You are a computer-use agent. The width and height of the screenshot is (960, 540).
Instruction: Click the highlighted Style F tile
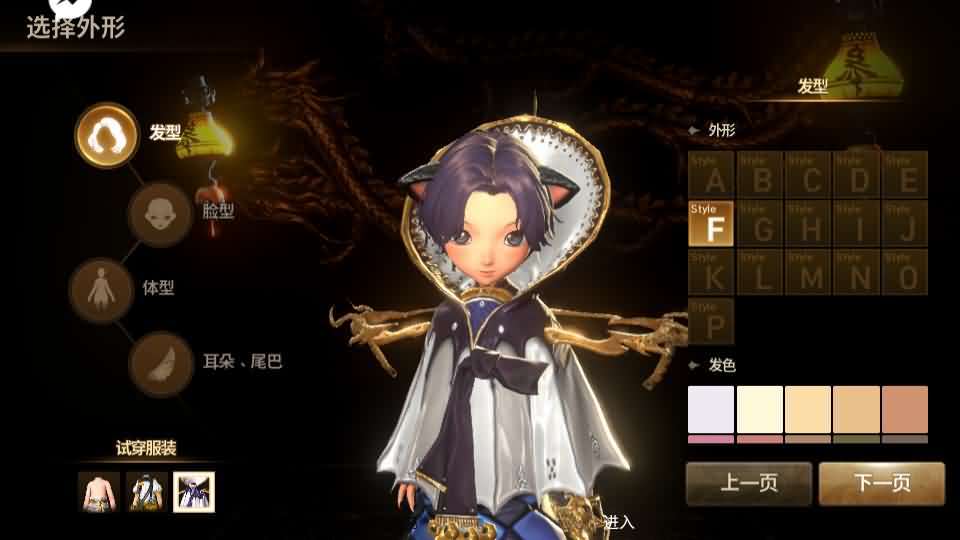pyautogui.click(x=712, y=224)
